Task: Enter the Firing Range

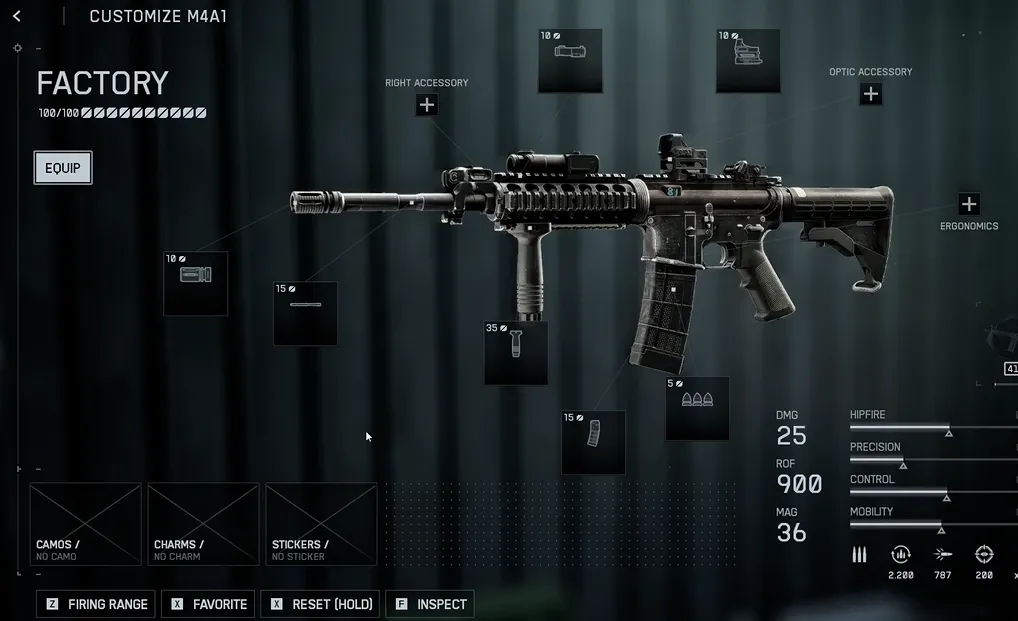Action: (97, 604)
